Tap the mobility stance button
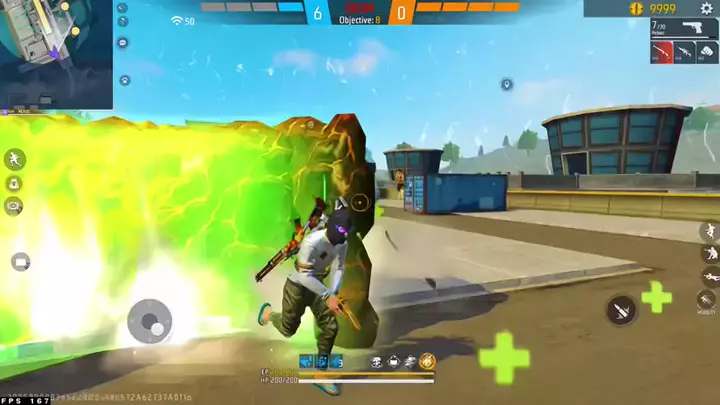Viewport: 720px width, 405px height. pos(708,300)
